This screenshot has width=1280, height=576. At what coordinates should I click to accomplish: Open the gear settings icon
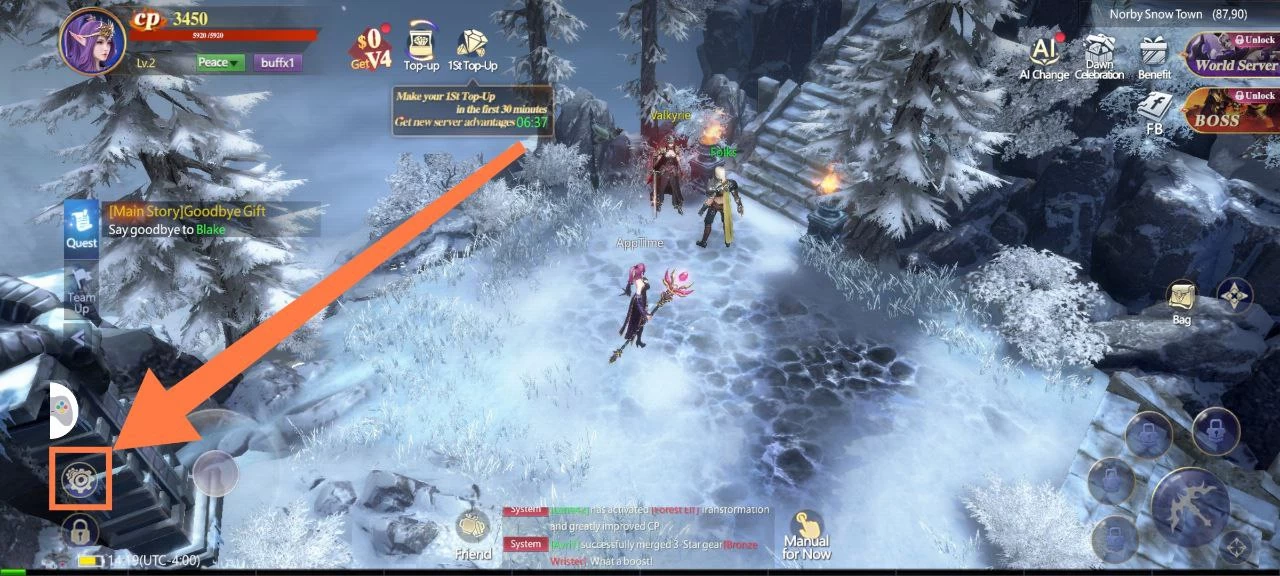click(x=80, y=479)
